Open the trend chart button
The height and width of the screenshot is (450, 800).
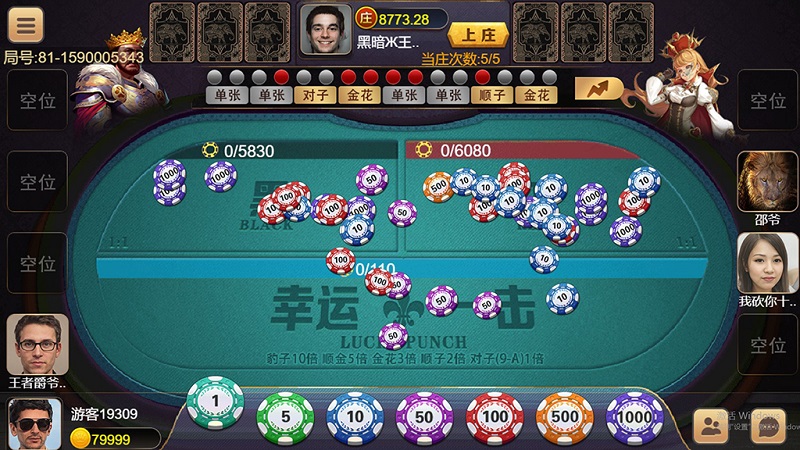pyautogui.click(x=599, y=89)
